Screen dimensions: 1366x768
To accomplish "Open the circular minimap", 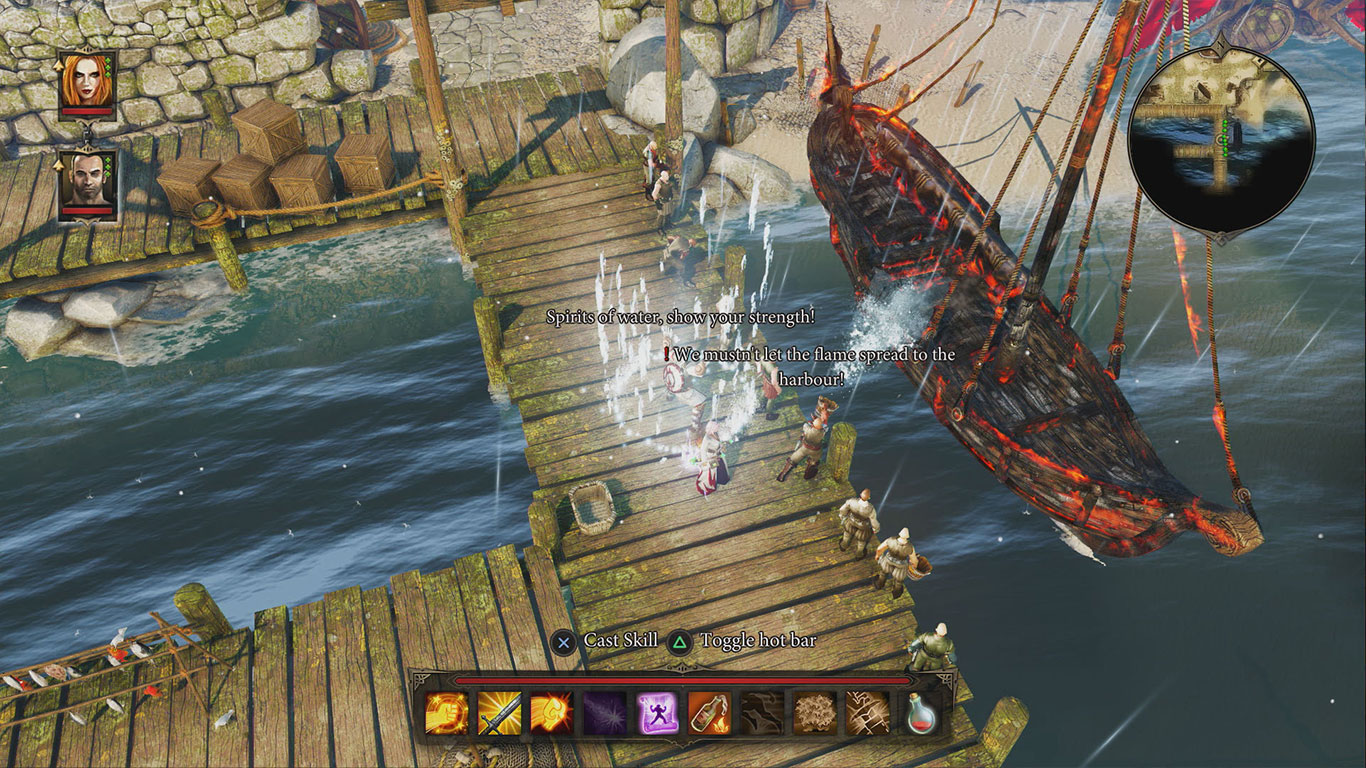I will coord(1220,139).
